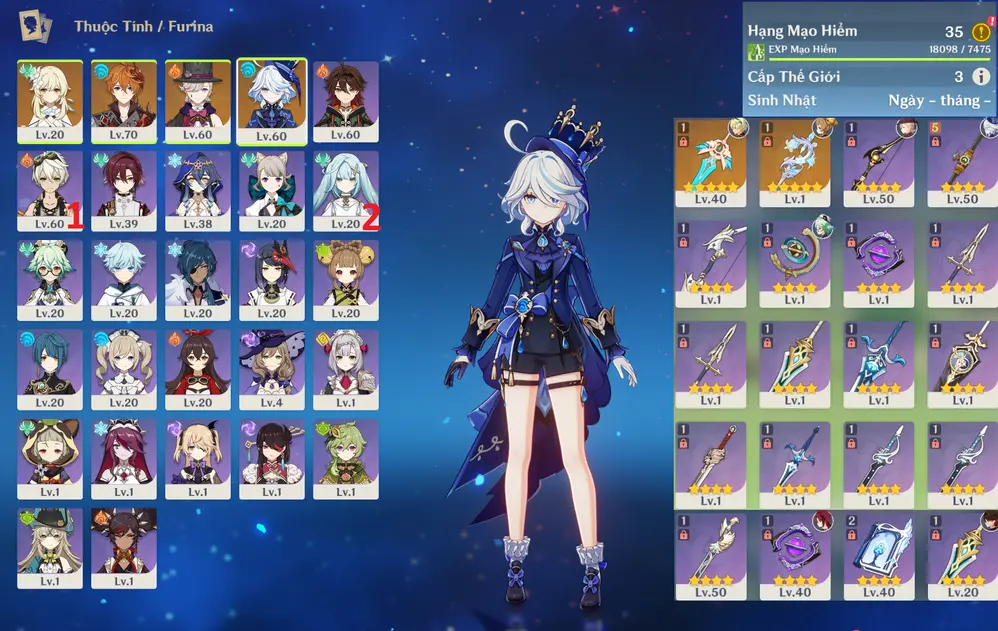Pick Kaeya with the eyepatch
Screen dimensions: 998x631
pyautogui.click(x=198, y=280)
